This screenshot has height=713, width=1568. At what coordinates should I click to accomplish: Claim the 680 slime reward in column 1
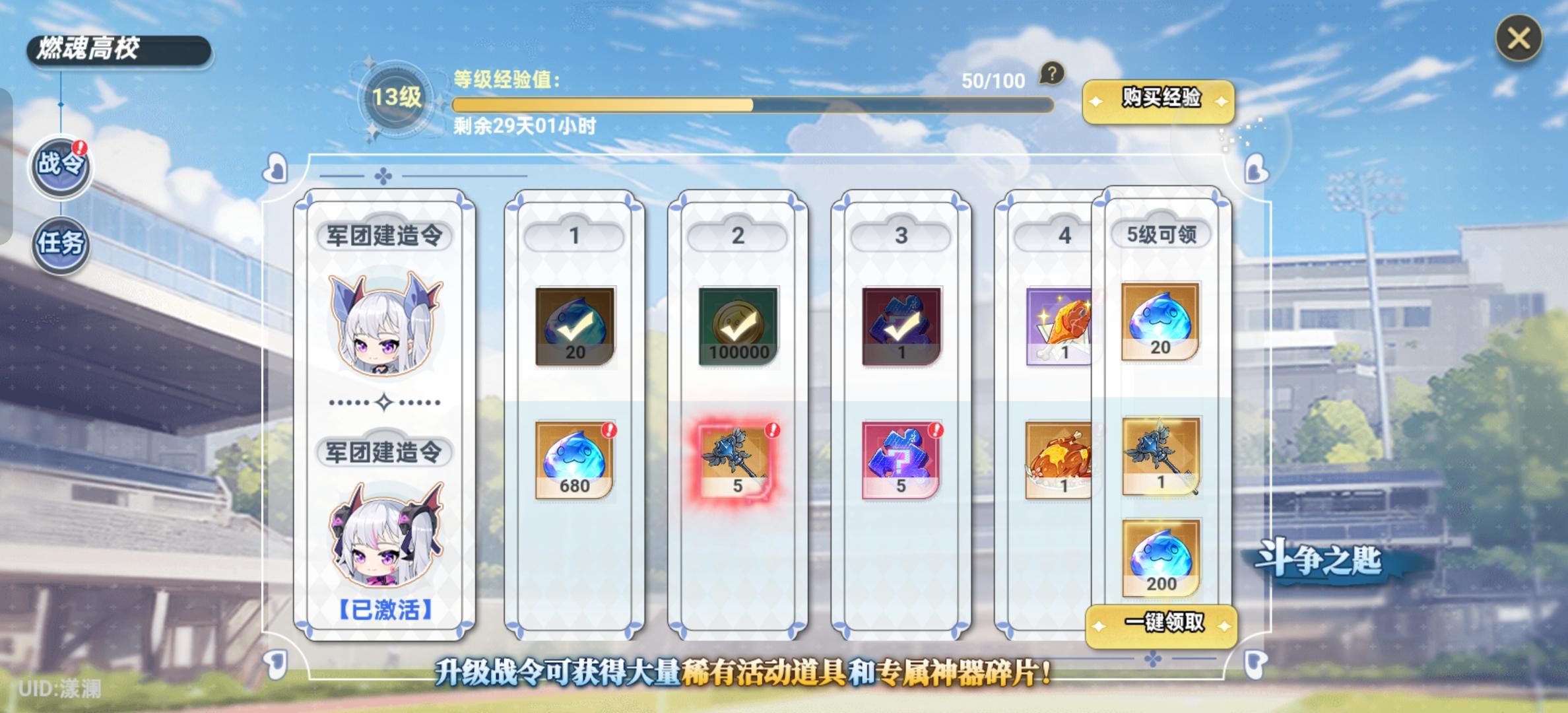pyautogui.click(x=575, y=459)
